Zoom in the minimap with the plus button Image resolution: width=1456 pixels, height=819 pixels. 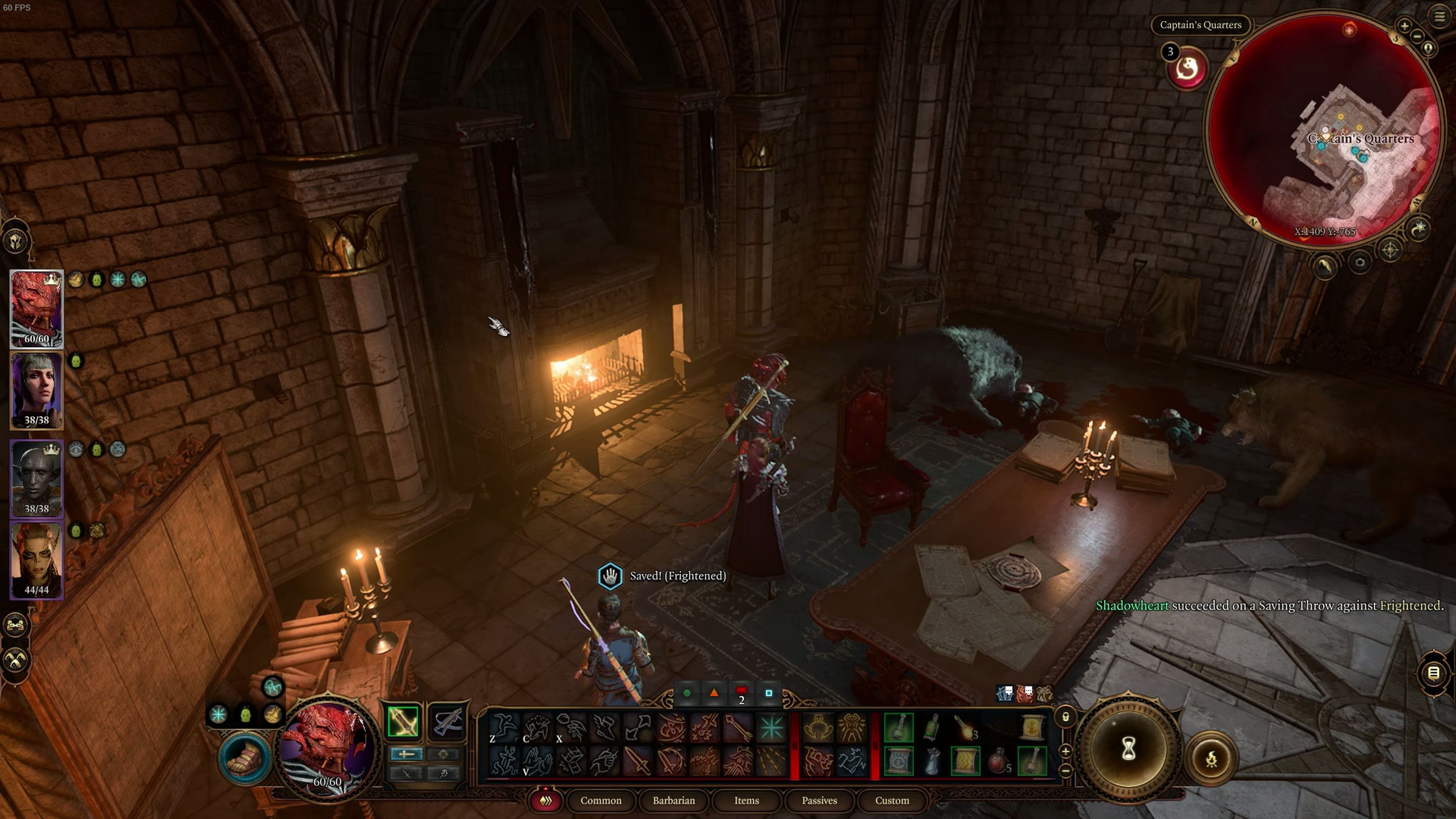click(x=1404, y=25)
